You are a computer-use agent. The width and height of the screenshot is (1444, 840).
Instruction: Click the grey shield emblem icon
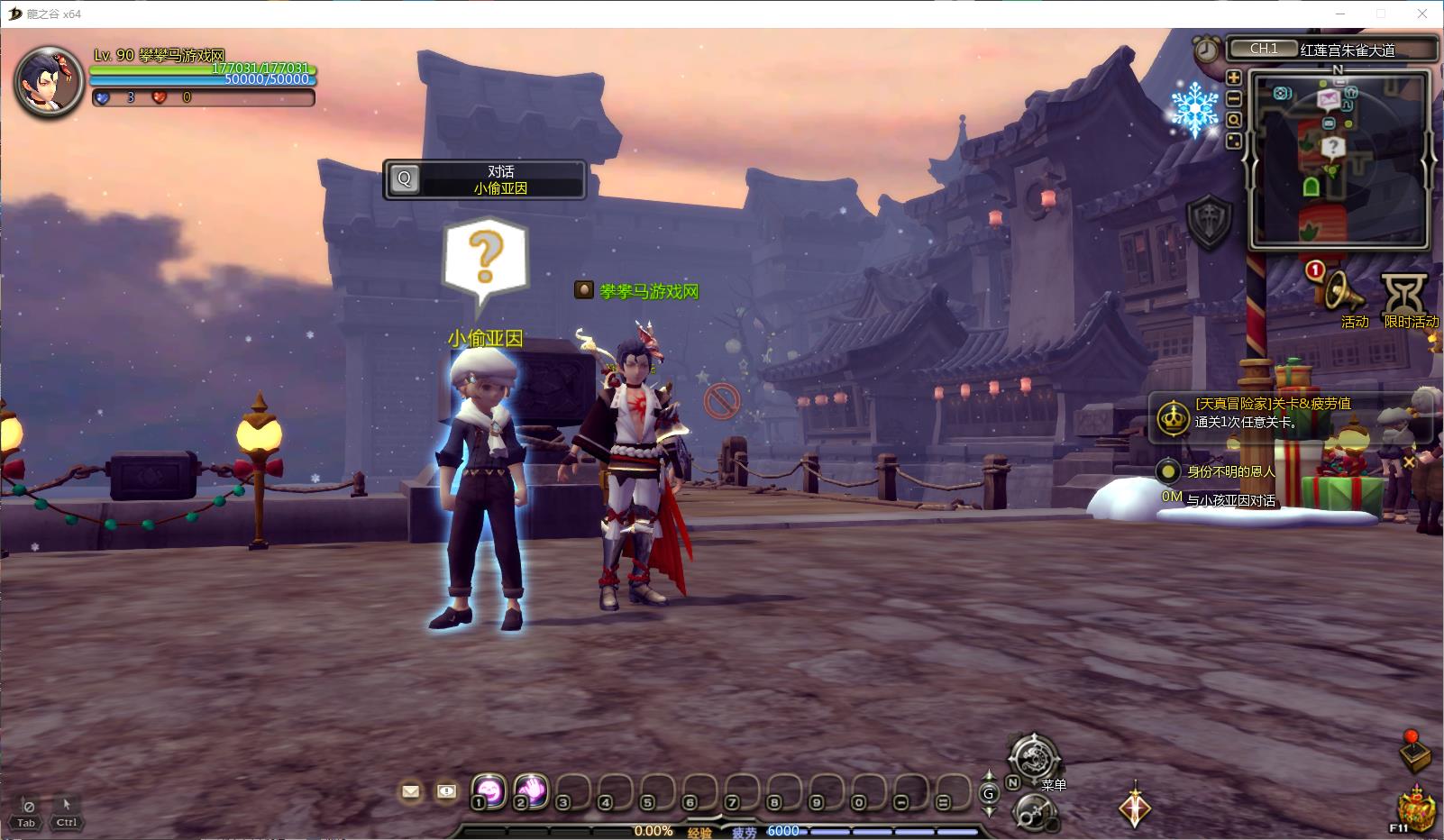point(1209,220)
